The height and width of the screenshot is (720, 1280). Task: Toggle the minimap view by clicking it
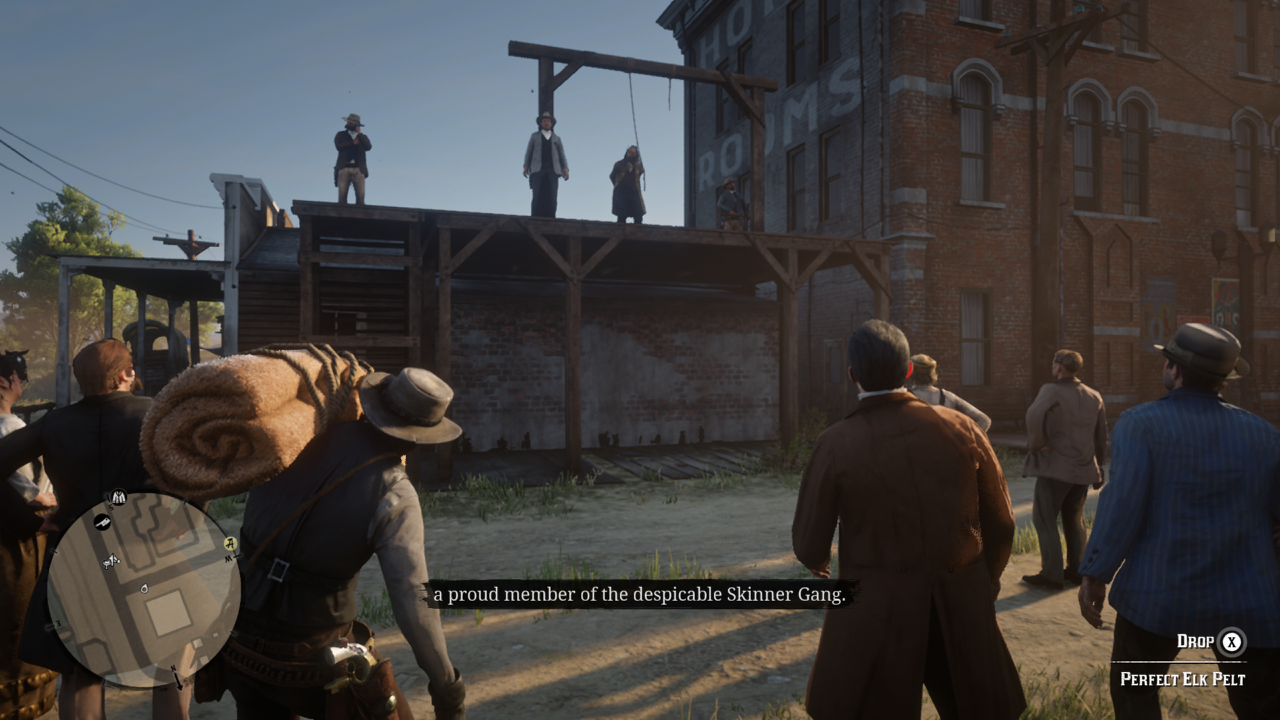150,590
